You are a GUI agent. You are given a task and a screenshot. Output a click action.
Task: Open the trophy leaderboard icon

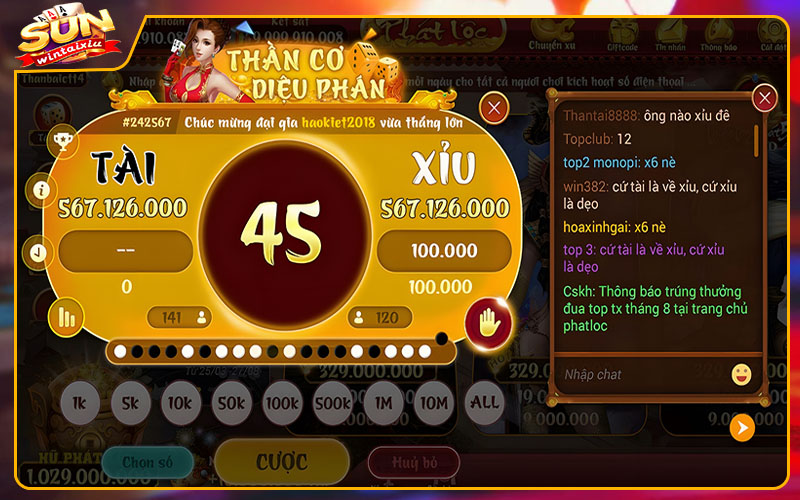[62, 141]
